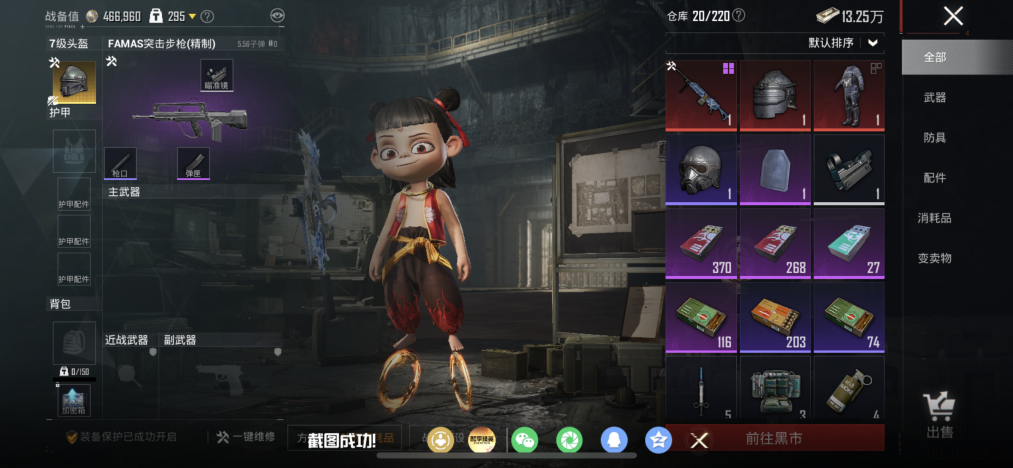The height and width of the screenshot is (468, 1013).
Task: Close the warehouse screen with the X
Action: click(953, 16)
